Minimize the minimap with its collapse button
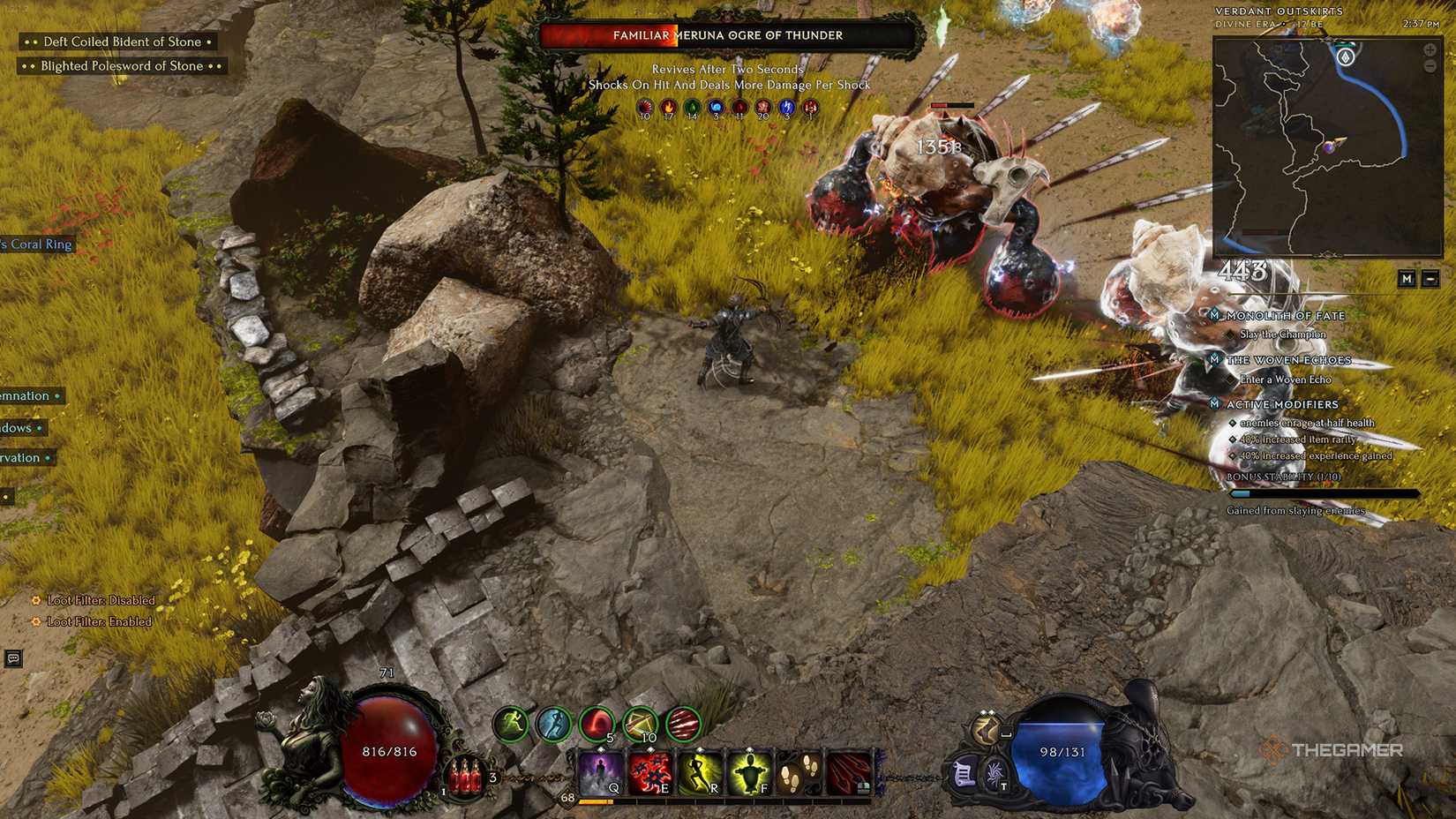Image resolution: width=1456 pixels, height=819 pixels. (1431, 279)
